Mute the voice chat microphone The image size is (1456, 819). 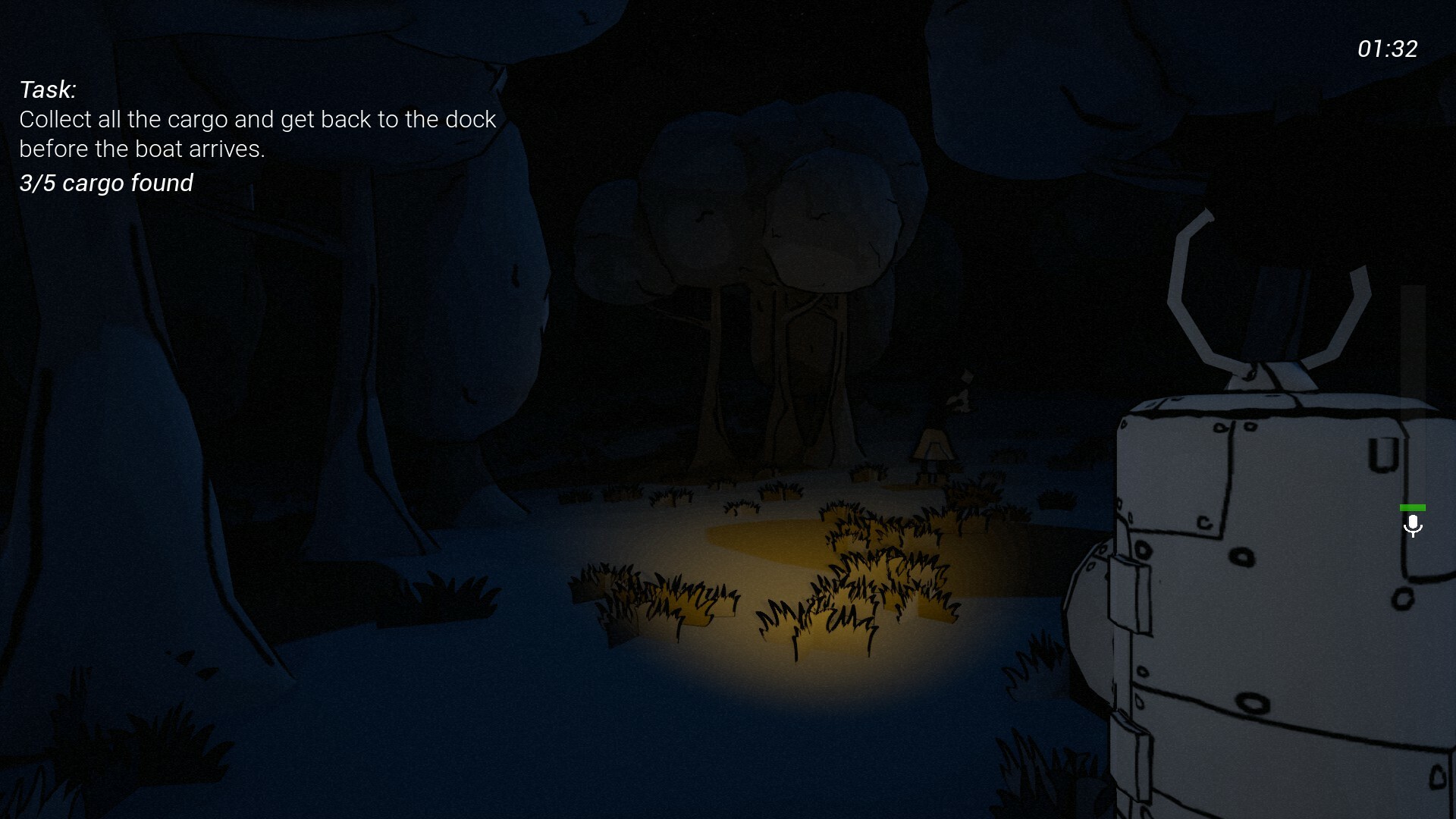tap(1414, 526)
